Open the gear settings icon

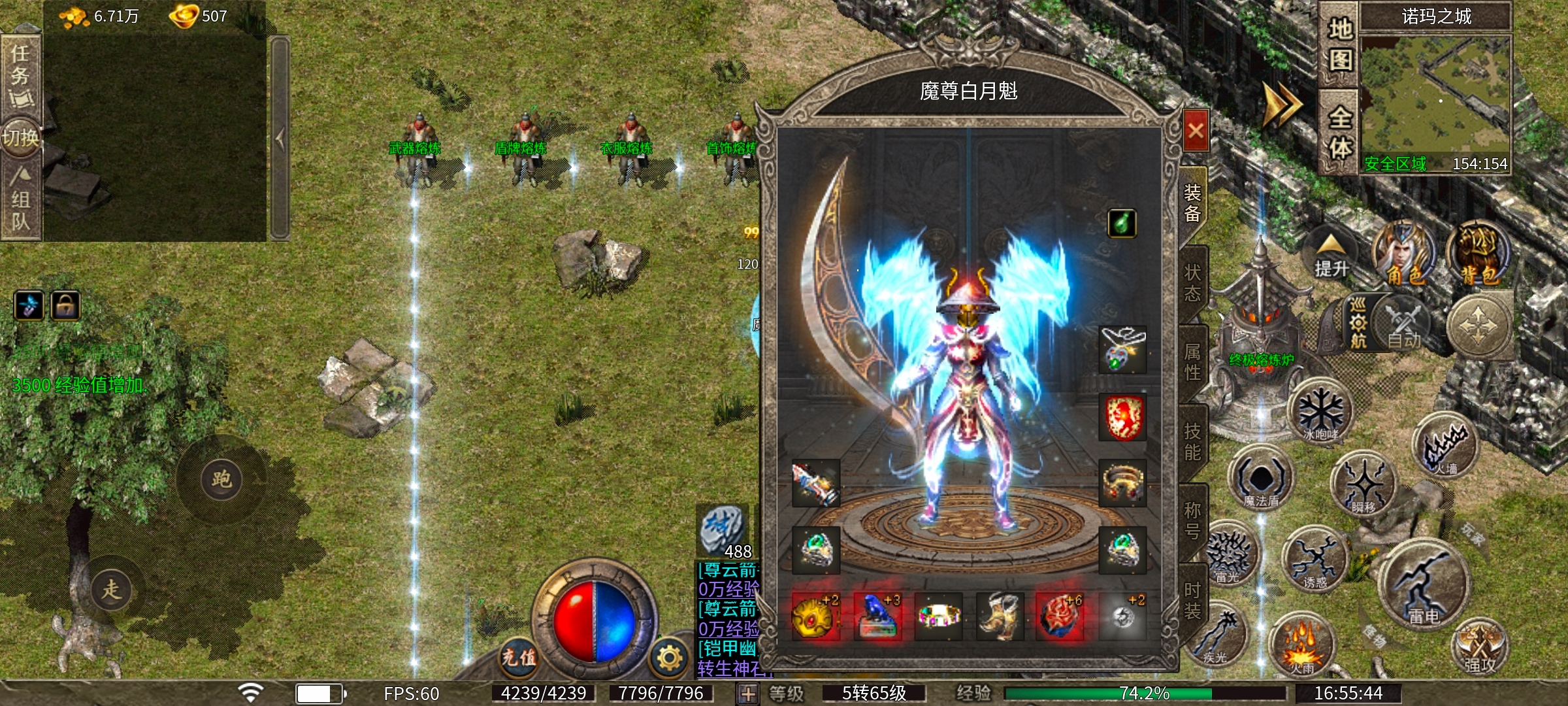(670, 657)
